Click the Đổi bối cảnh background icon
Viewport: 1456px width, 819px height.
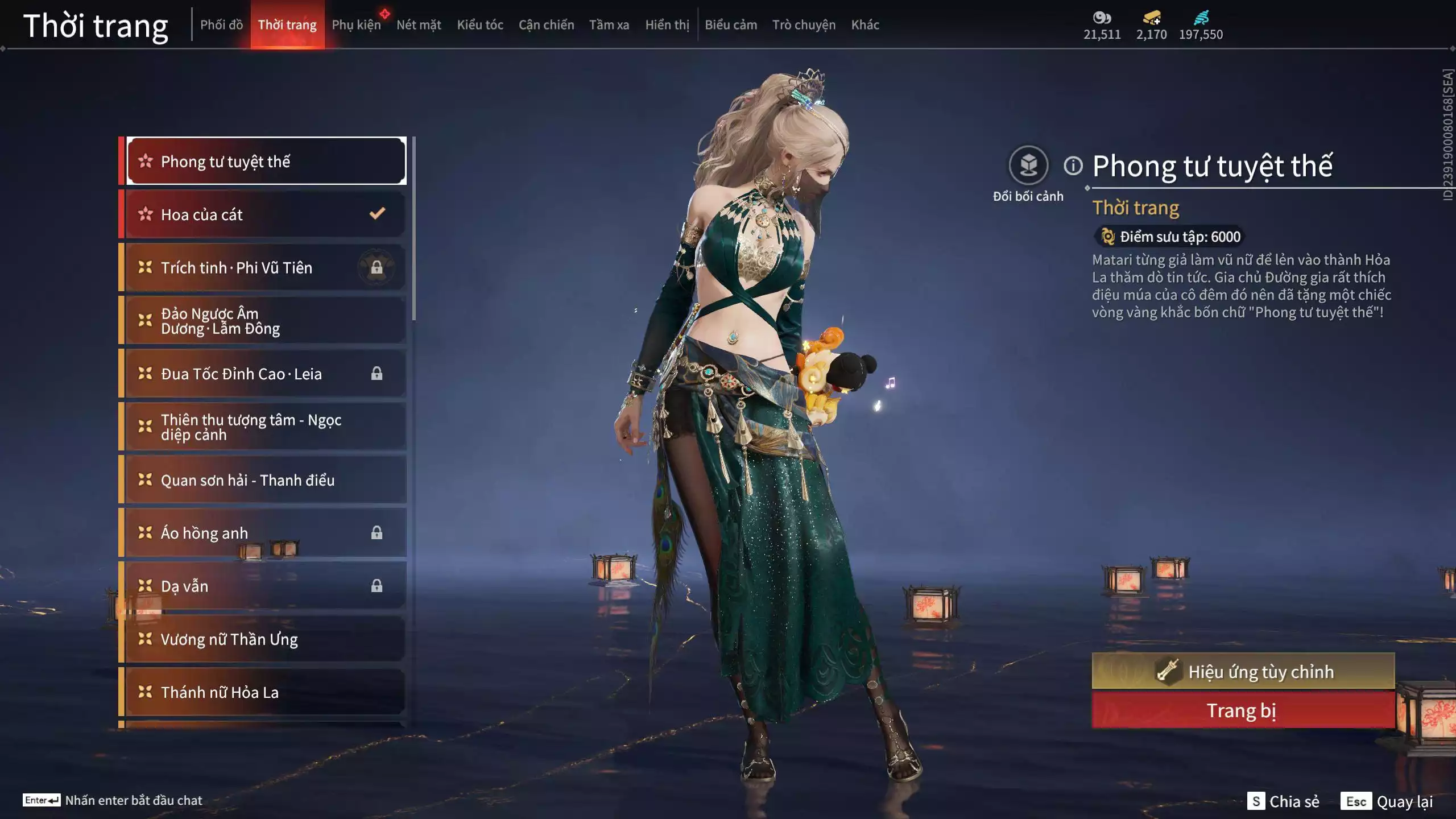pos(1028,166)
